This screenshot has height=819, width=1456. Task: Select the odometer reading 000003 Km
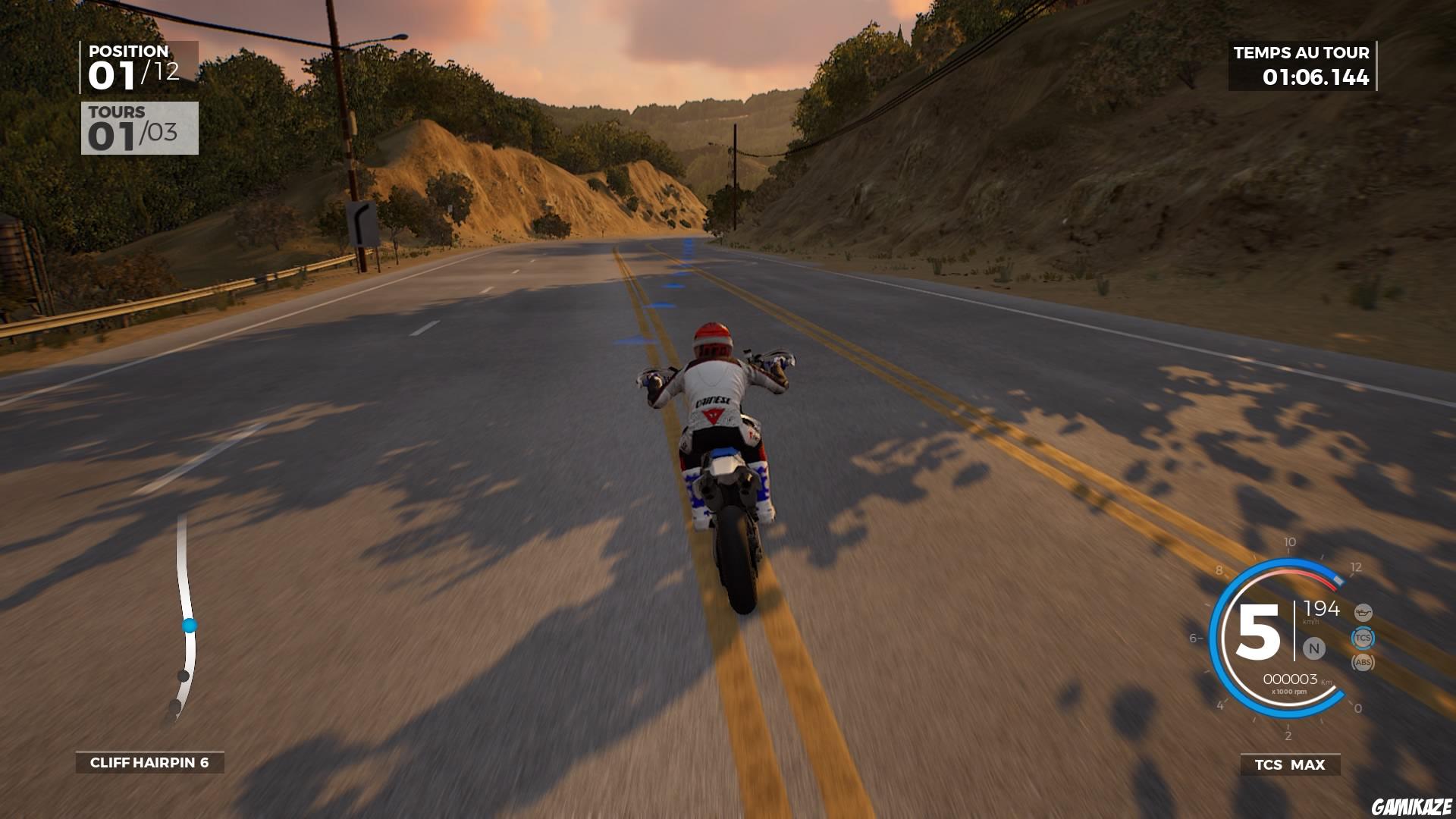pyautogui.click(x=1291, y=679)
